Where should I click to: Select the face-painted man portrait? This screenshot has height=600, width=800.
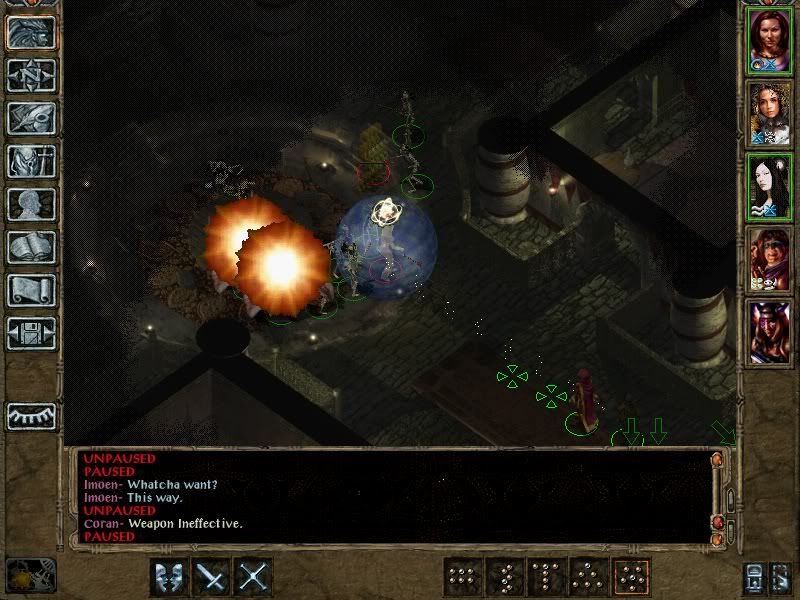[770, 259]
